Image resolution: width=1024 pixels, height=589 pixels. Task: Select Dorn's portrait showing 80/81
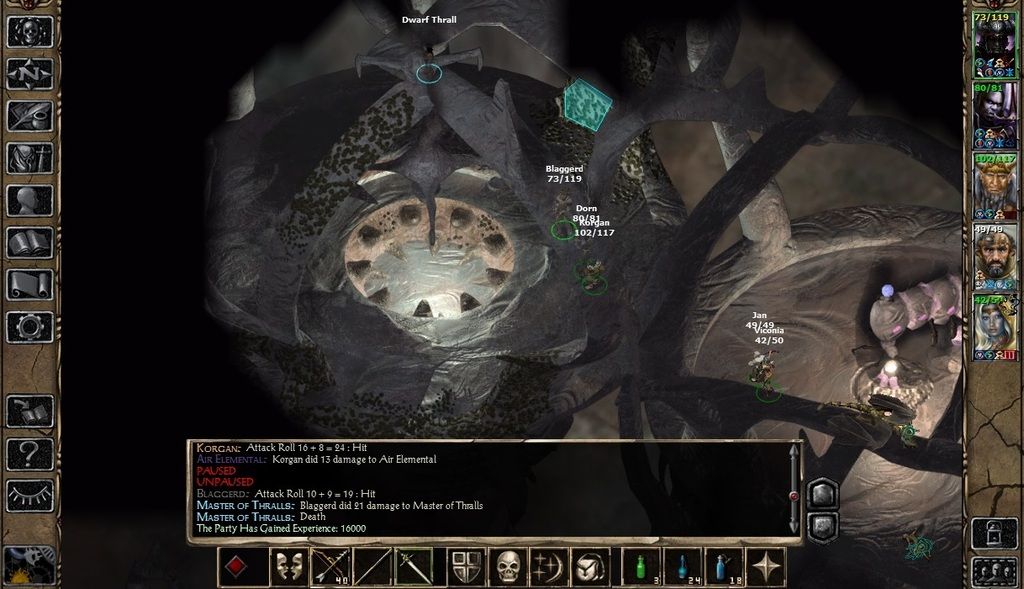click(x=994, y=114)
